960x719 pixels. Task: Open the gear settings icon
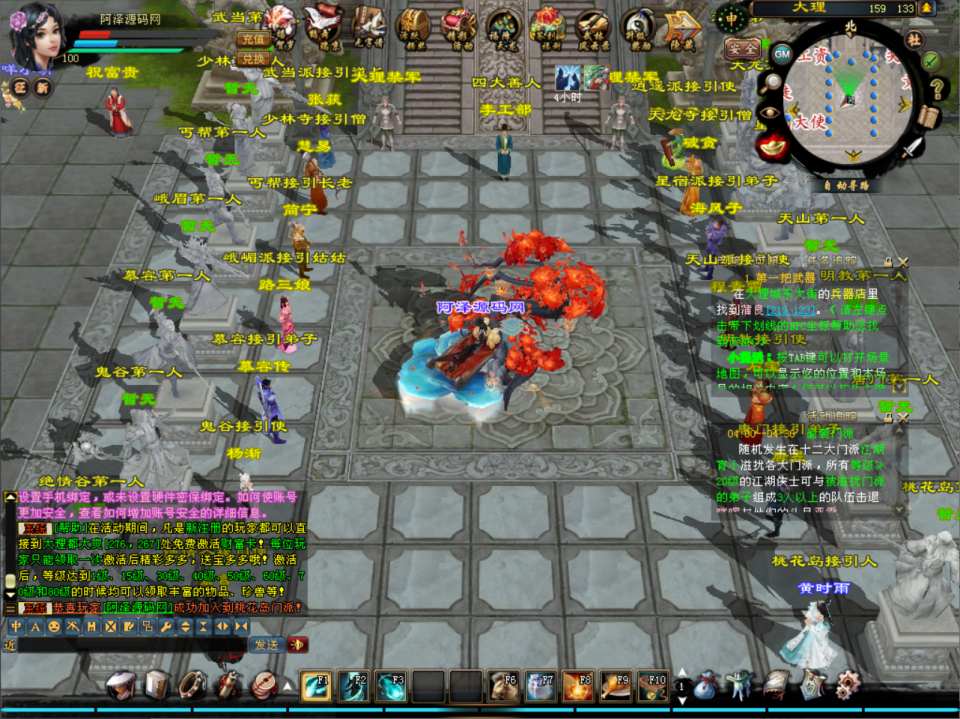pos(846,686)
